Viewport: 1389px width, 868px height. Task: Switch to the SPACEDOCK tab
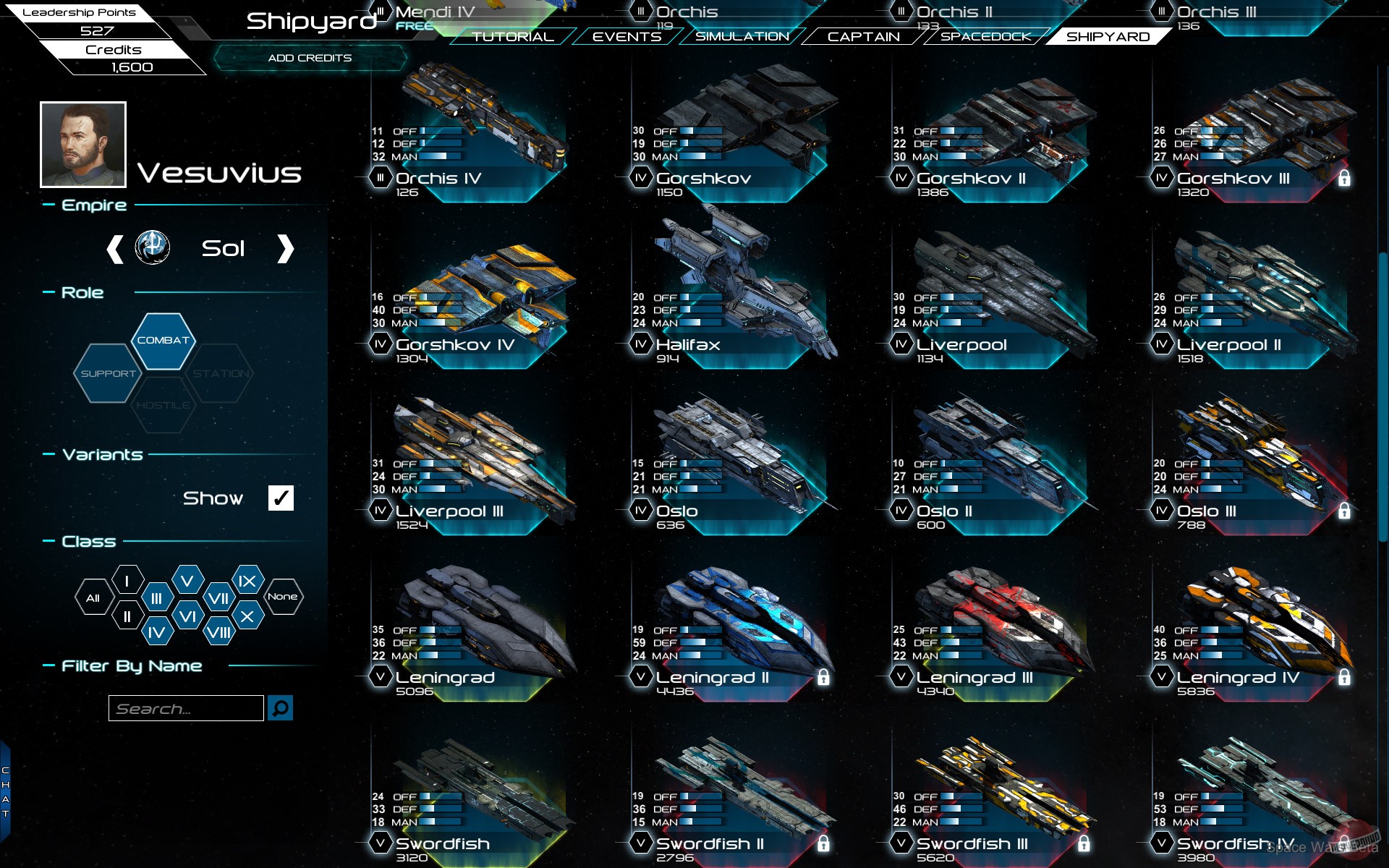pos(987,36)
